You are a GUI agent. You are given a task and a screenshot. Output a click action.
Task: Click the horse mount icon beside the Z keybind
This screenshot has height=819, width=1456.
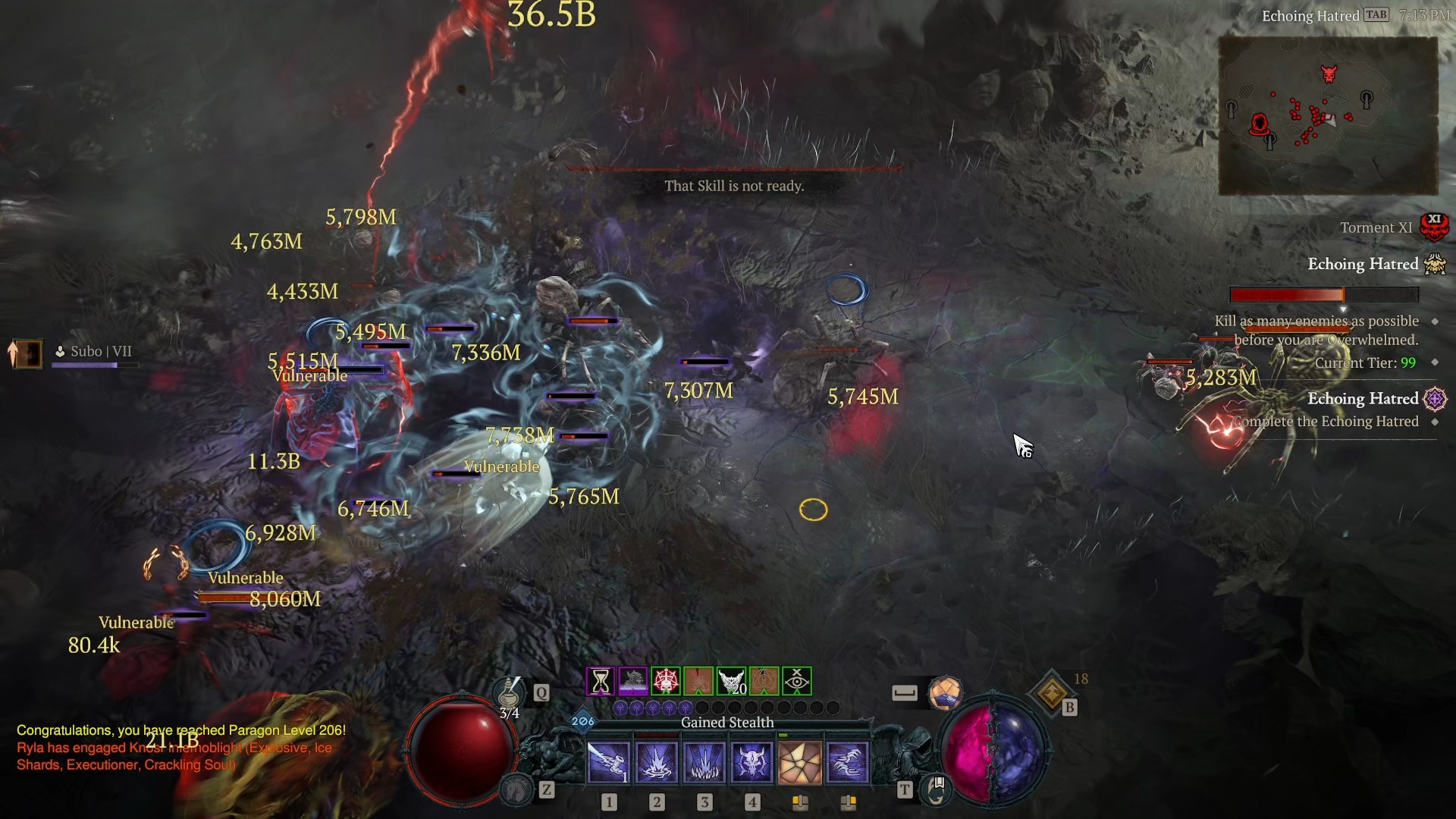tap(518, 789)
